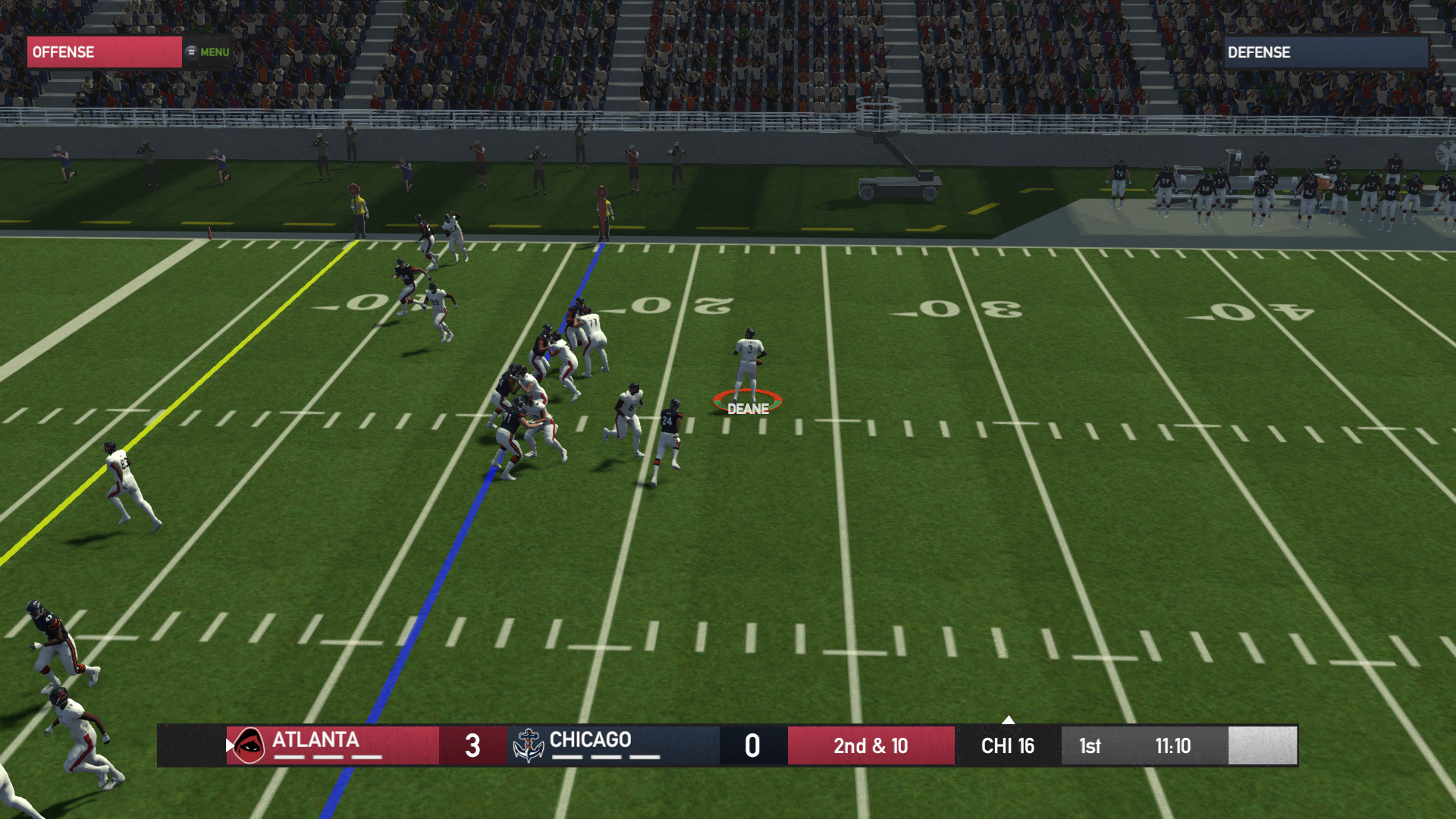Expand game details from the 2nd & 10 display
This screenshot has width=1456, height=819.
click(871, 745)
